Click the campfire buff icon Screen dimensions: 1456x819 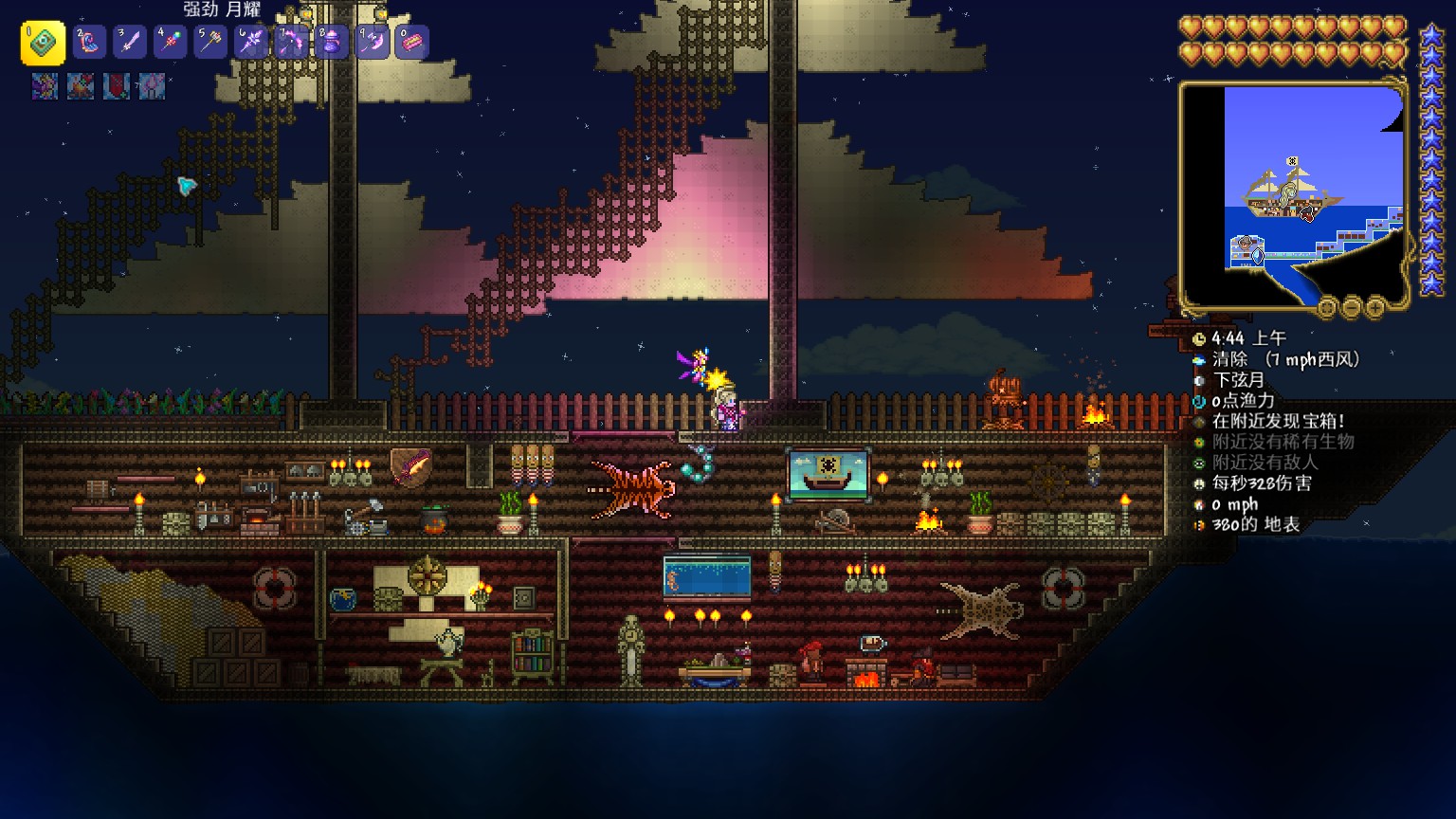(80, 86)
